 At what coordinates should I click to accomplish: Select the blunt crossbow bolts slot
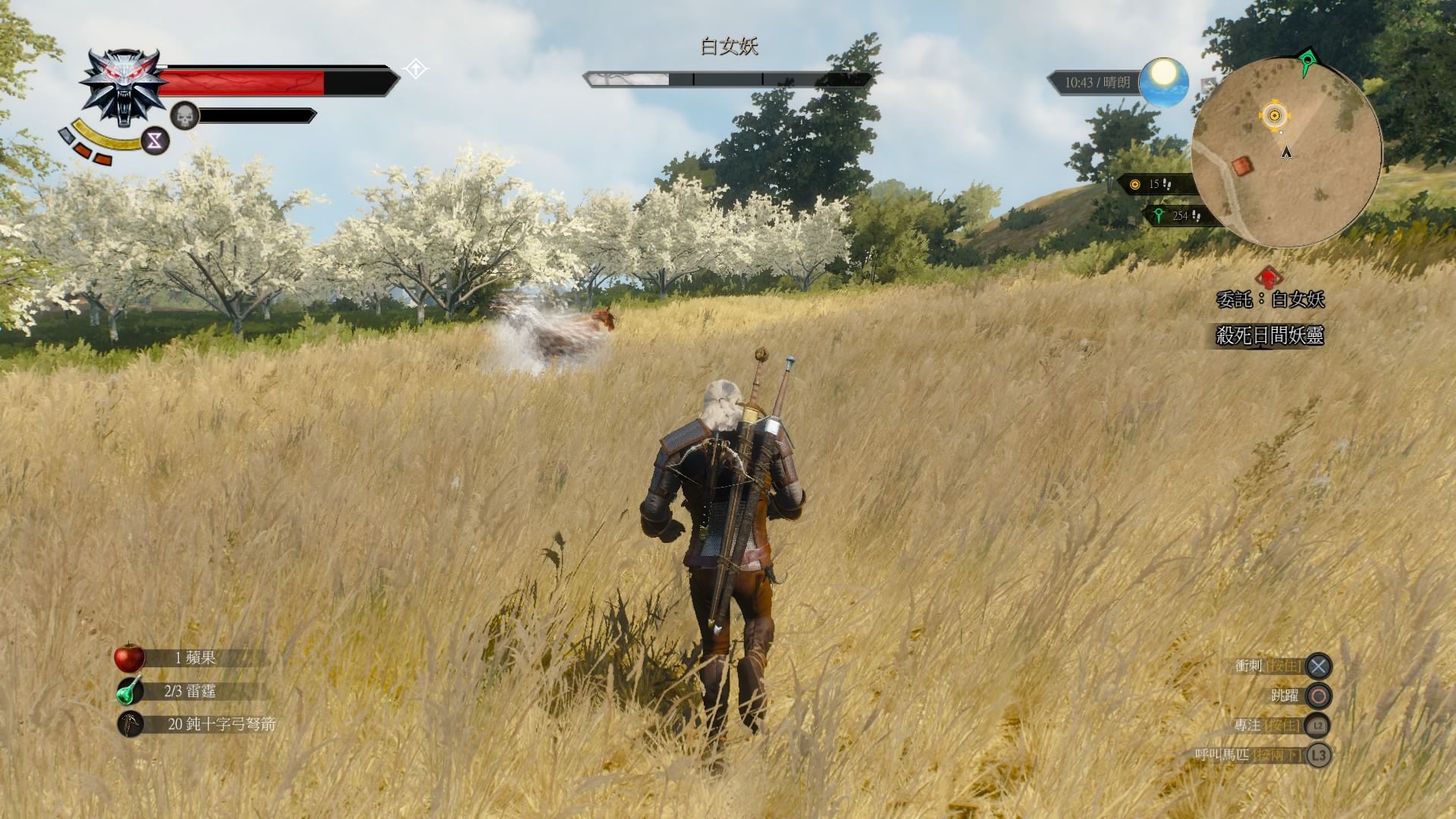pyautogui.click(x=130, y=724)
